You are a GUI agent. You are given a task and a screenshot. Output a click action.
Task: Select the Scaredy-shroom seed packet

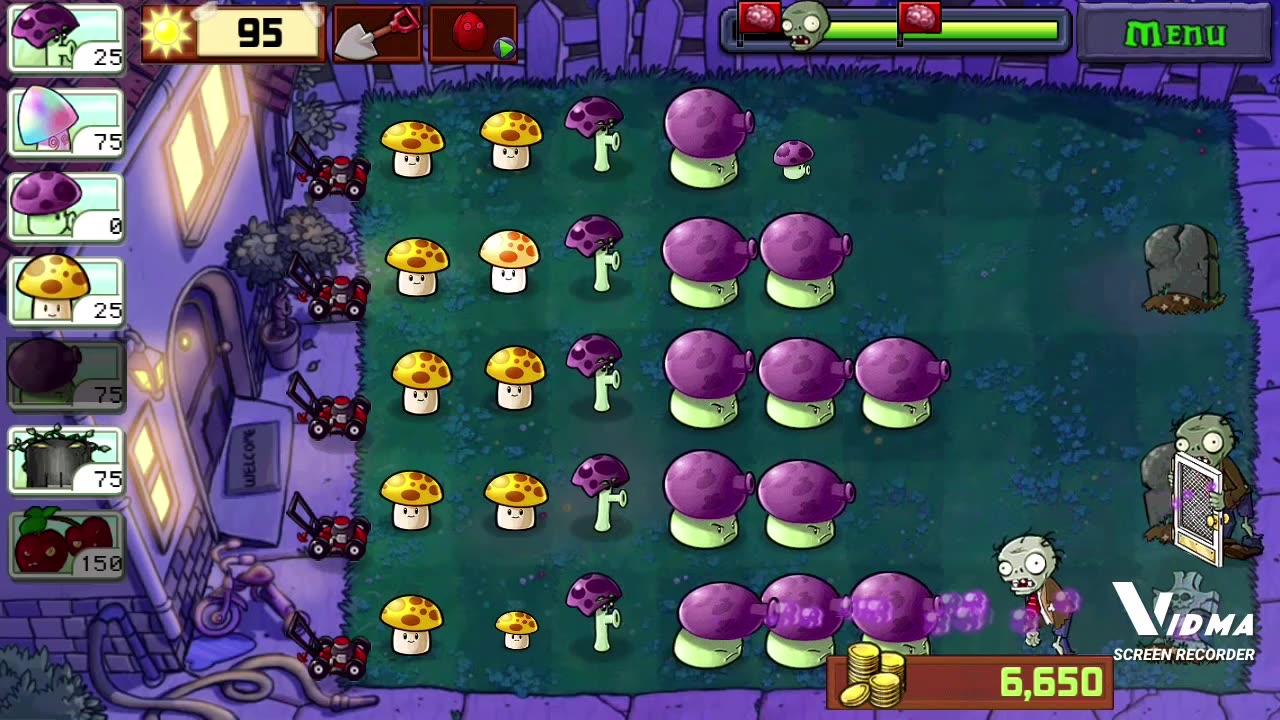tap(65, 38)
